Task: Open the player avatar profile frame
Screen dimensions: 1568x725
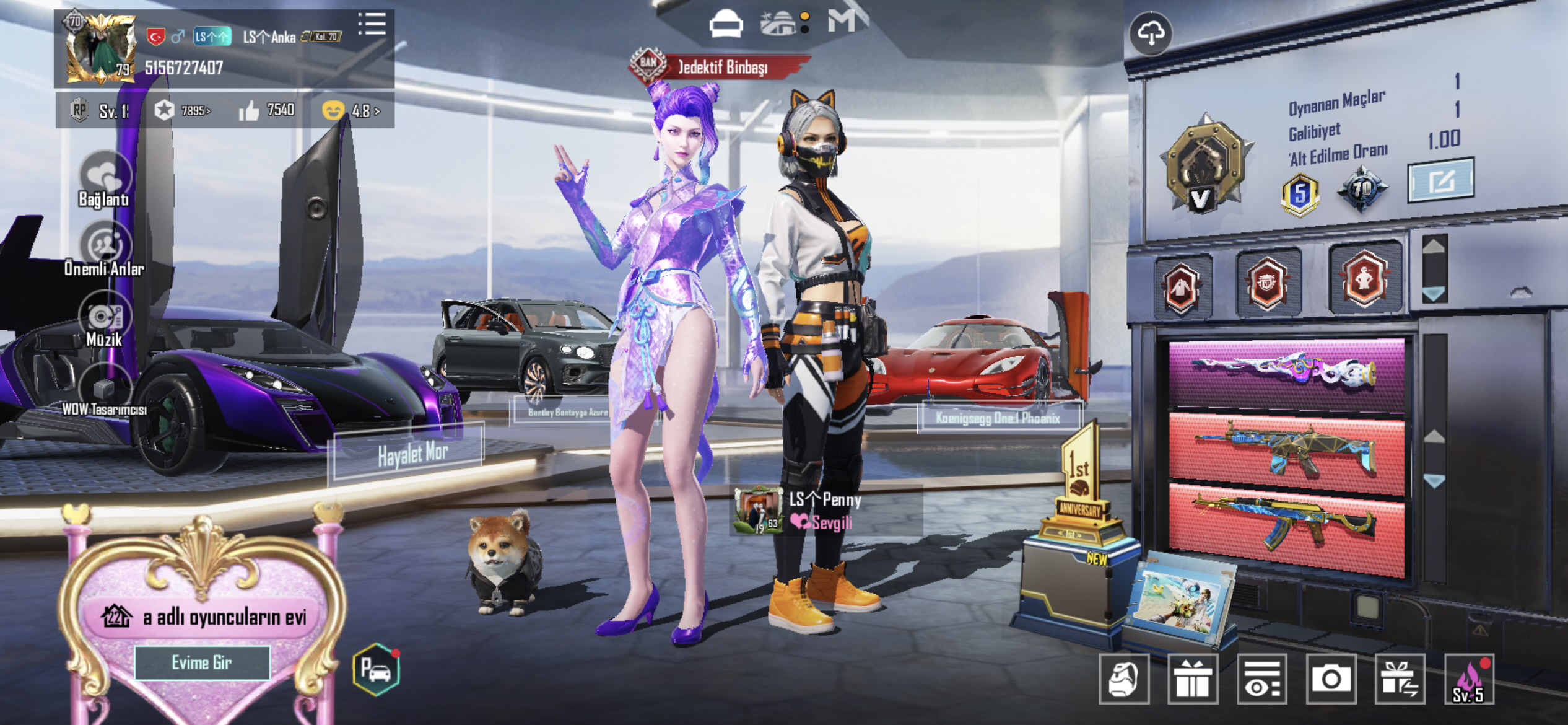Action: coord(100,49)
